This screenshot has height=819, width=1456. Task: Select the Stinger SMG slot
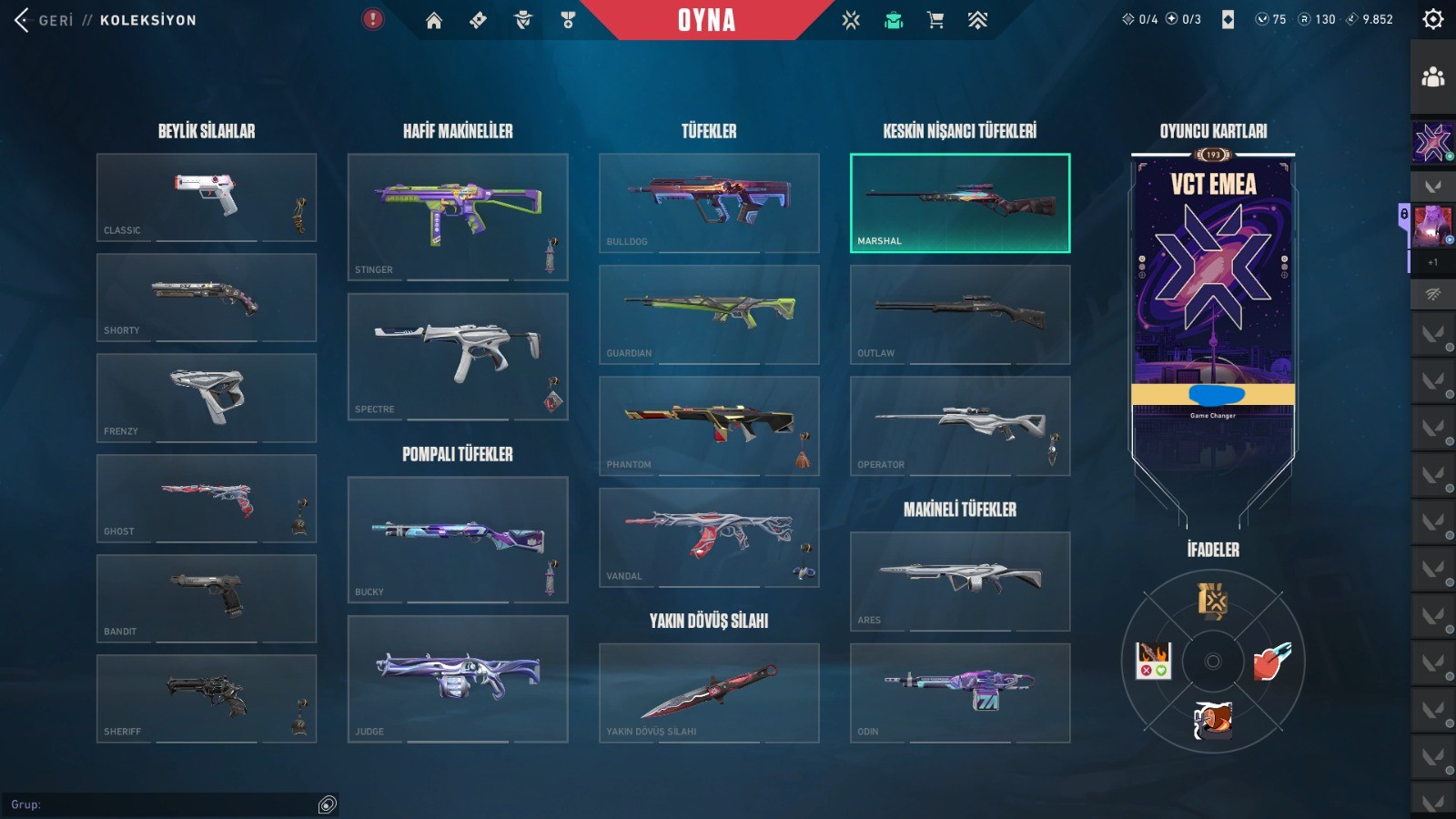[457, 217]
